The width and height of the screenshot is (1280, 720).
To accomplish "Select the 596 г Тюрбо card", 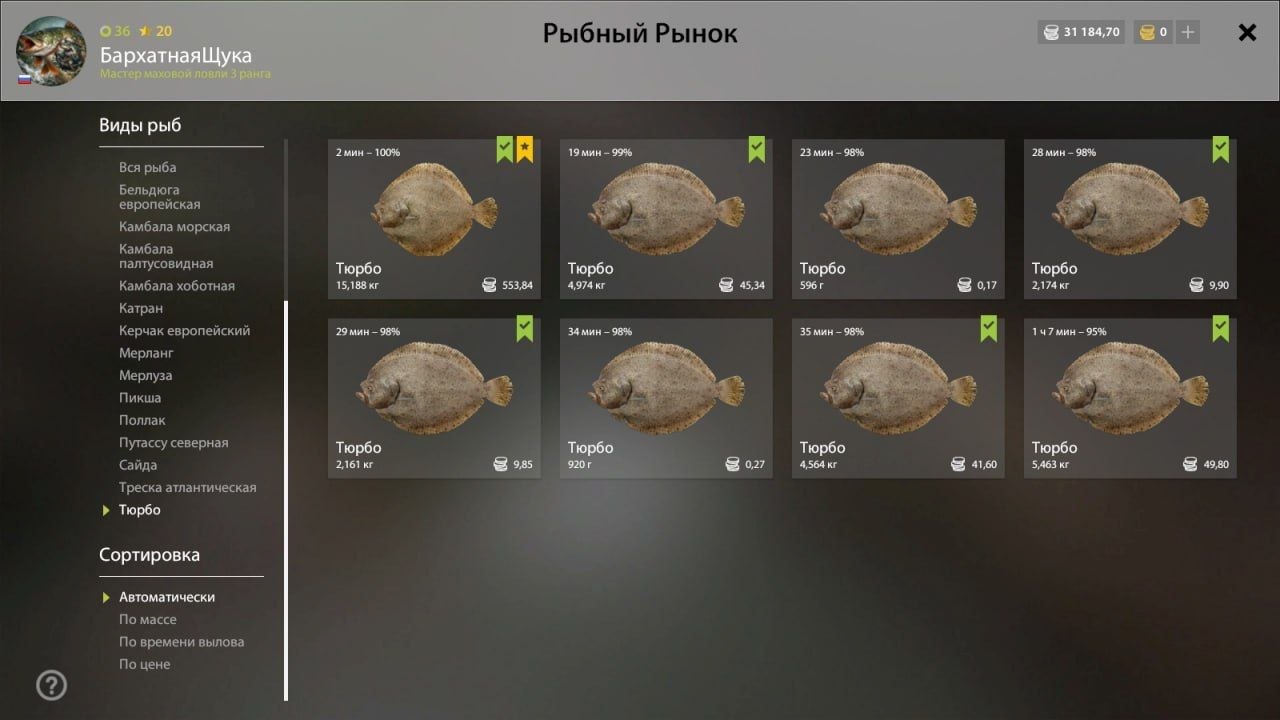I will tap(898, 218).
